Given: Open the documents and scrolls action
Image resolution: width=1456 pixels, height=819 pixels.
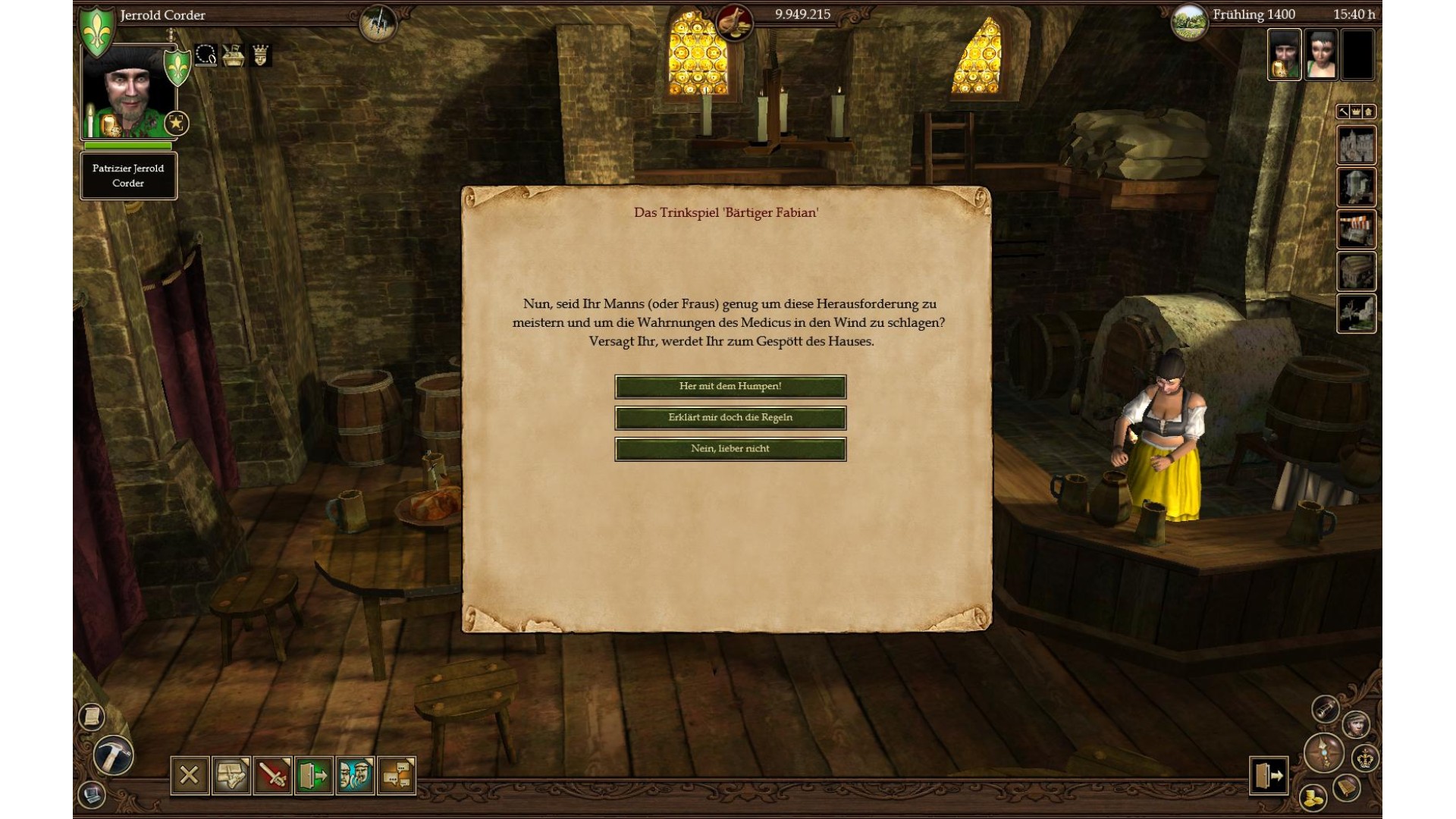Looking at the screenshot, I should [231, 775].
